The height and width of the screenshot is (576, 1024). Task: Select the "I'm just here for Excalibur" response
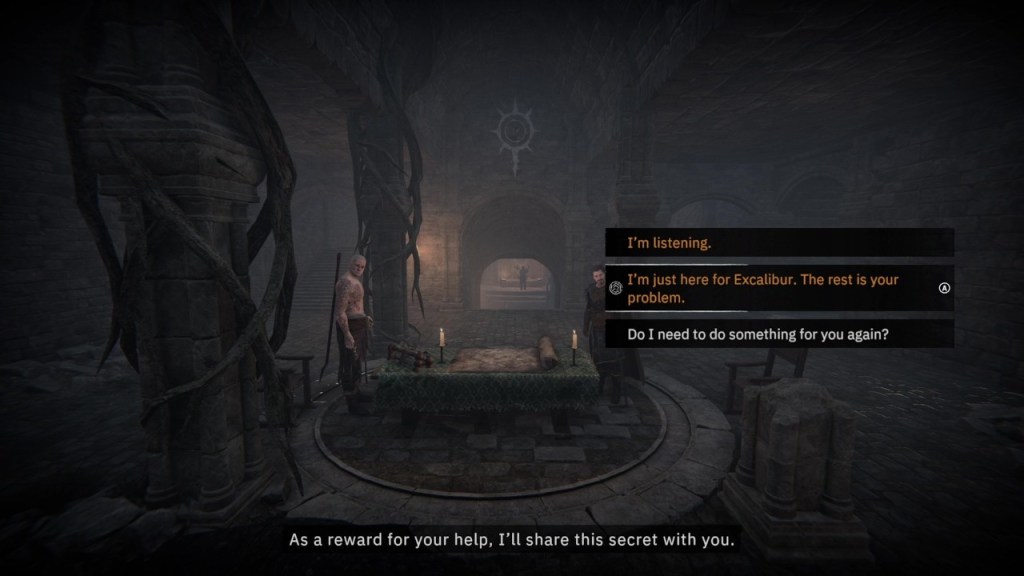click(778, 289)
